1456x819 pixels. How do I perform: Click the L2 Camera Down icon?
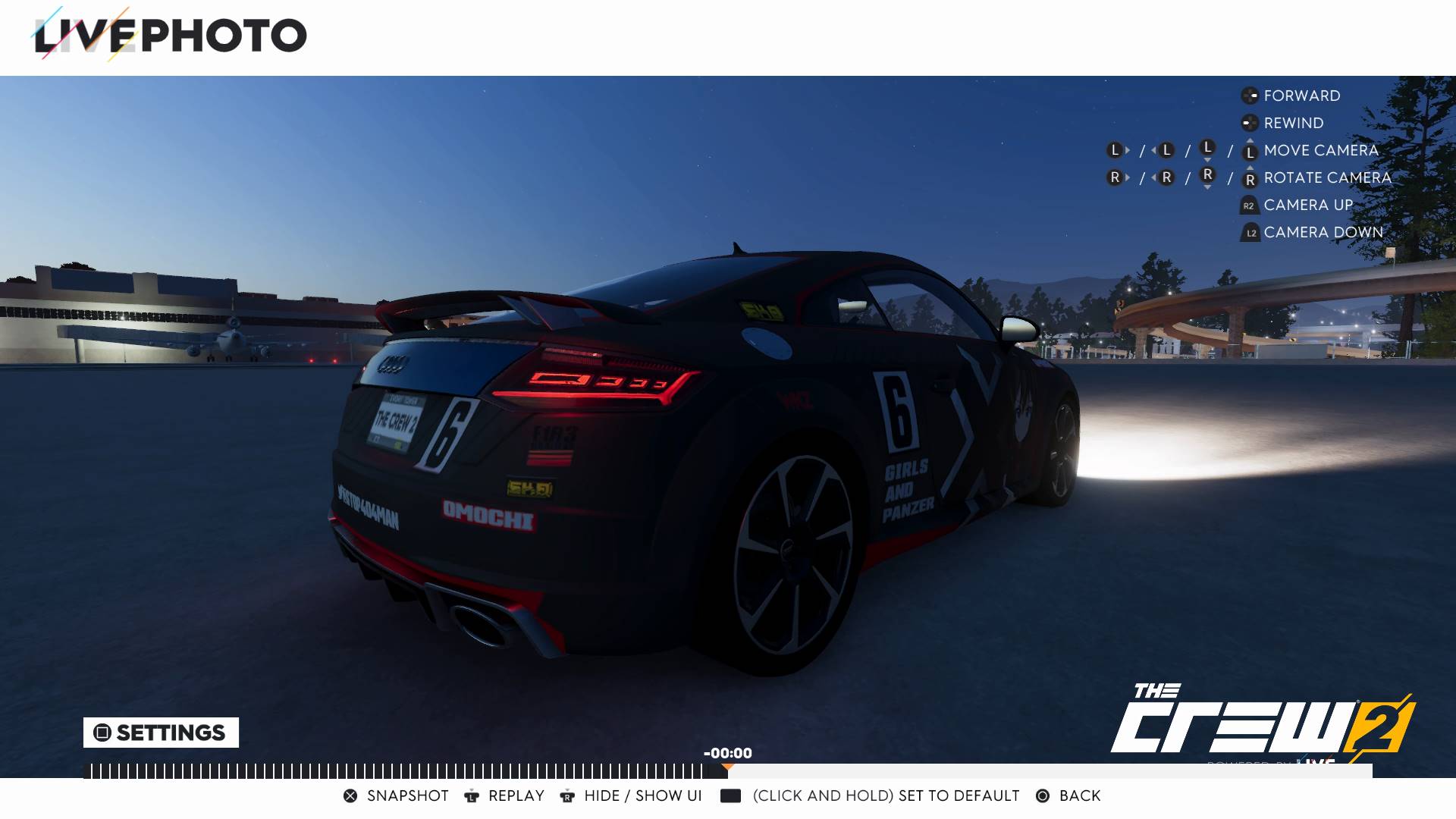[x=1248, y=232]
